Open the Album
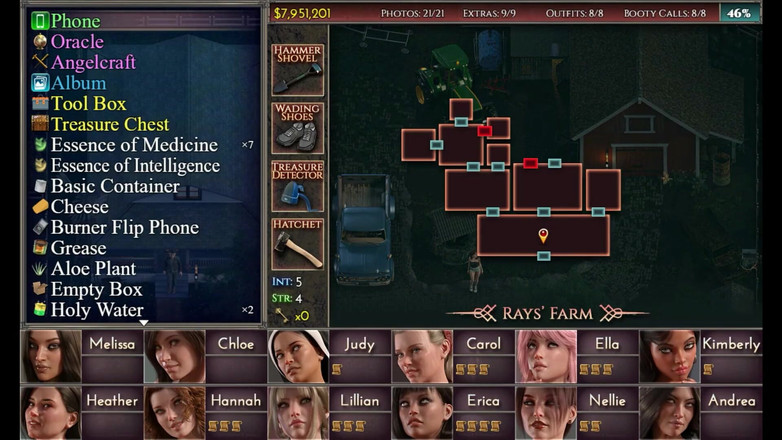Screen dimensions: 782x440 tap(78, 83)
